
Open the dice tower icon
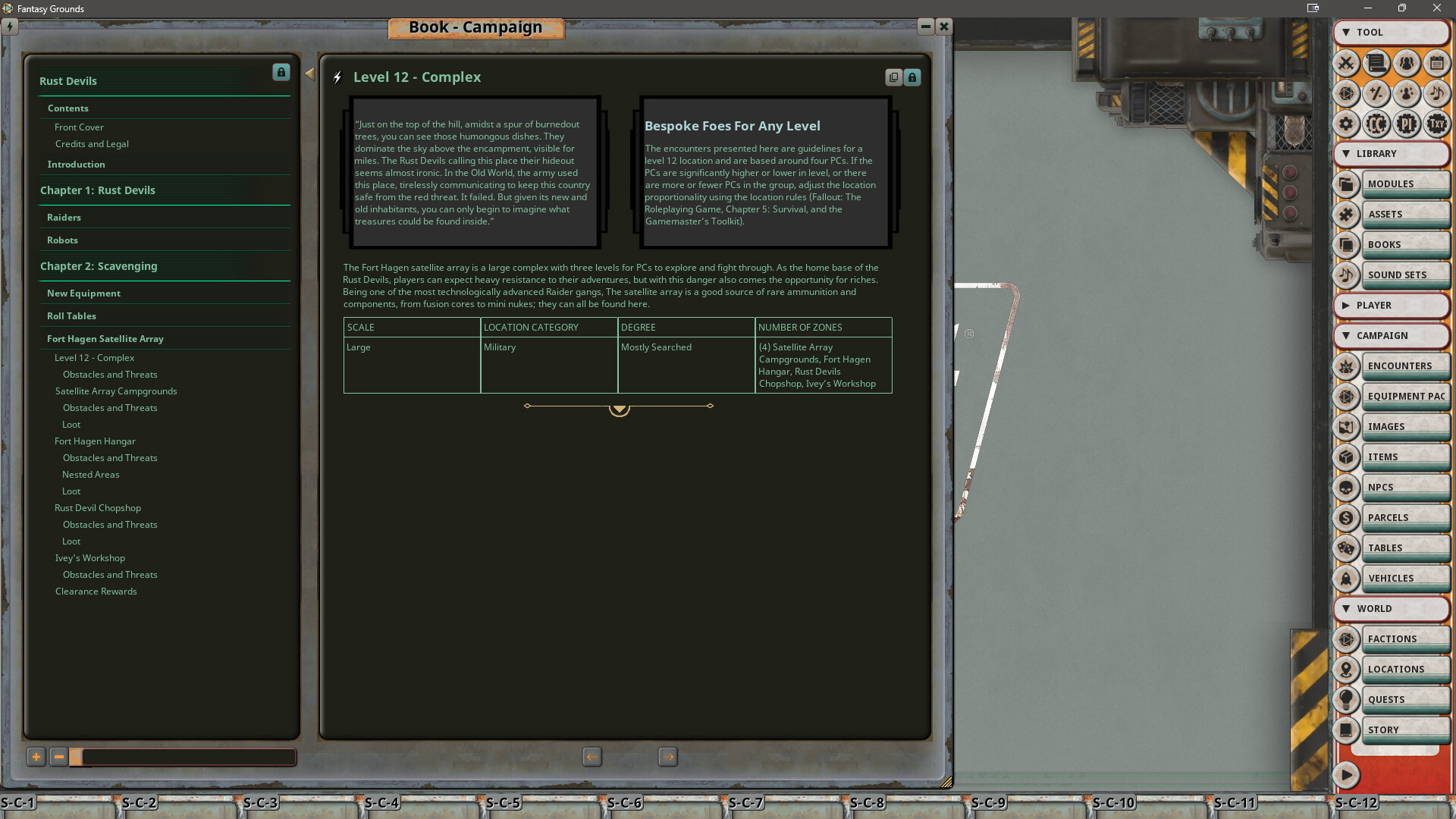[x=1347, y=94]
